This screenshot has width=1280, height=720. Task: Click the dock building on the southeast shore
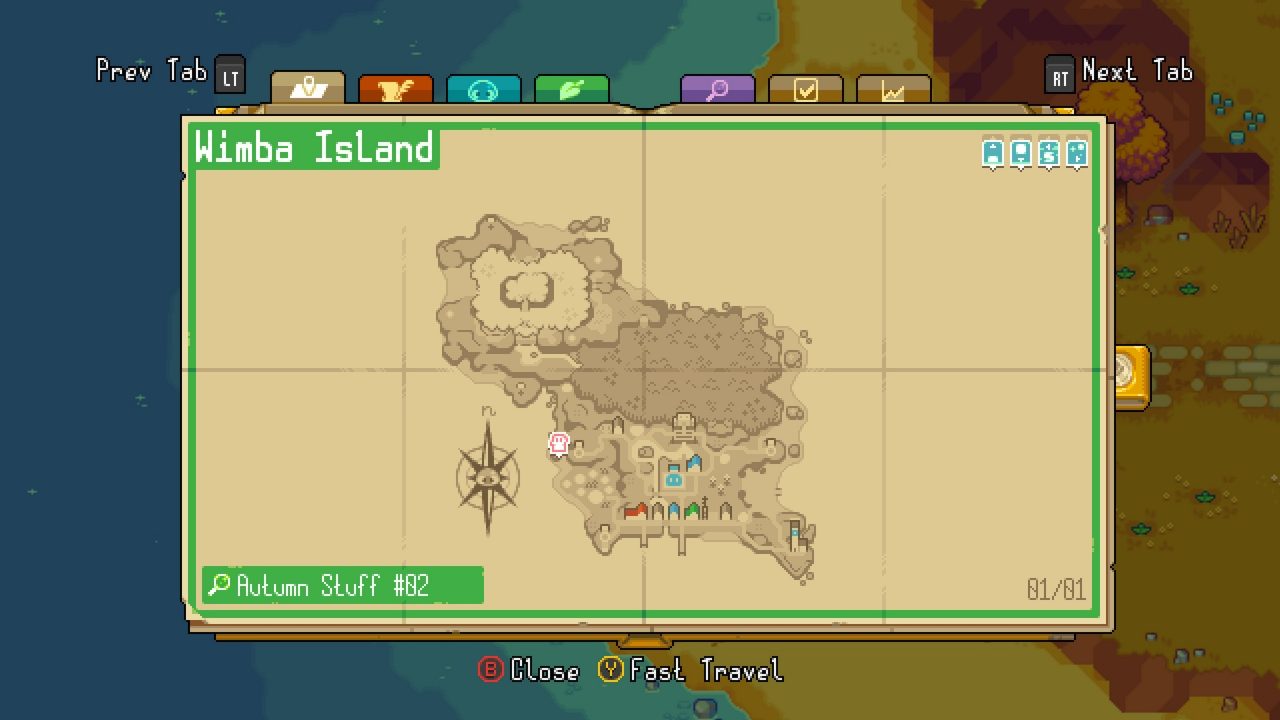[794, 533]
